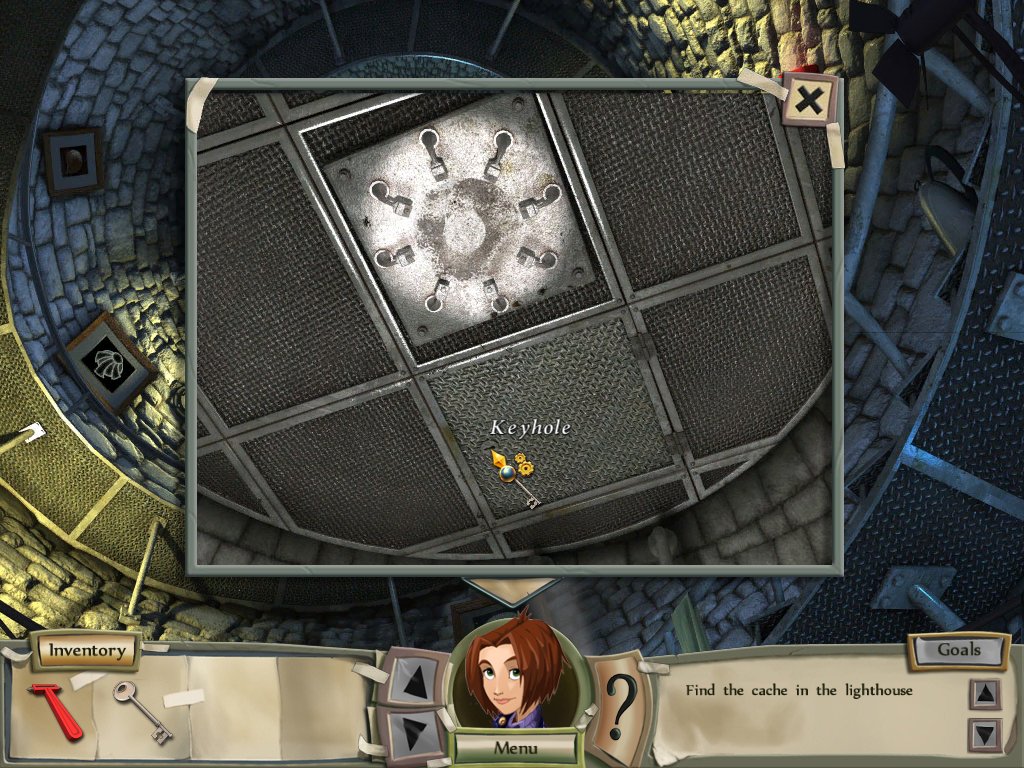Open the Goals list
This screenshot has width=1024, height=768.
point(958,650)
